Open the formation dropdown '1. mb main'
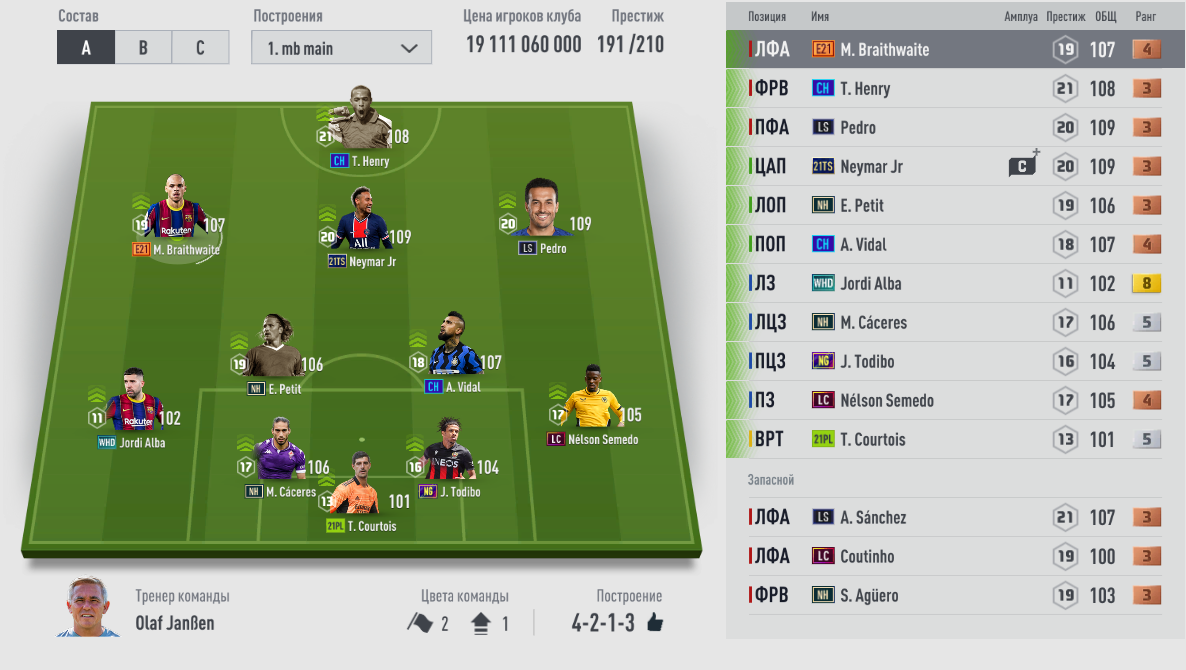The height and width of the screenshot is (670, 1186). [x=341, y=48]
